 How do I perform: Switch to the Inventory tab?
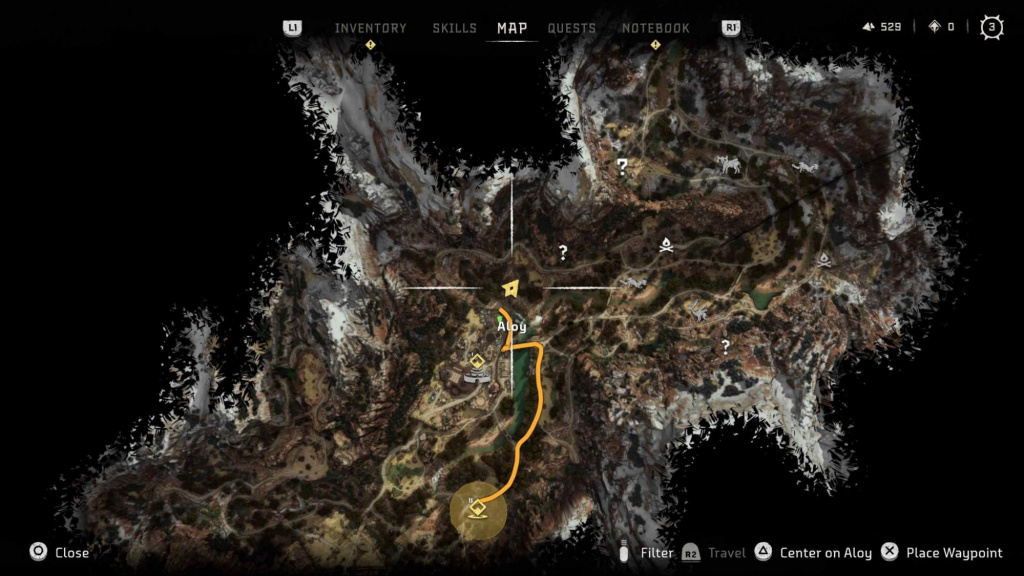pyautogui.click(x=370, y=28)
